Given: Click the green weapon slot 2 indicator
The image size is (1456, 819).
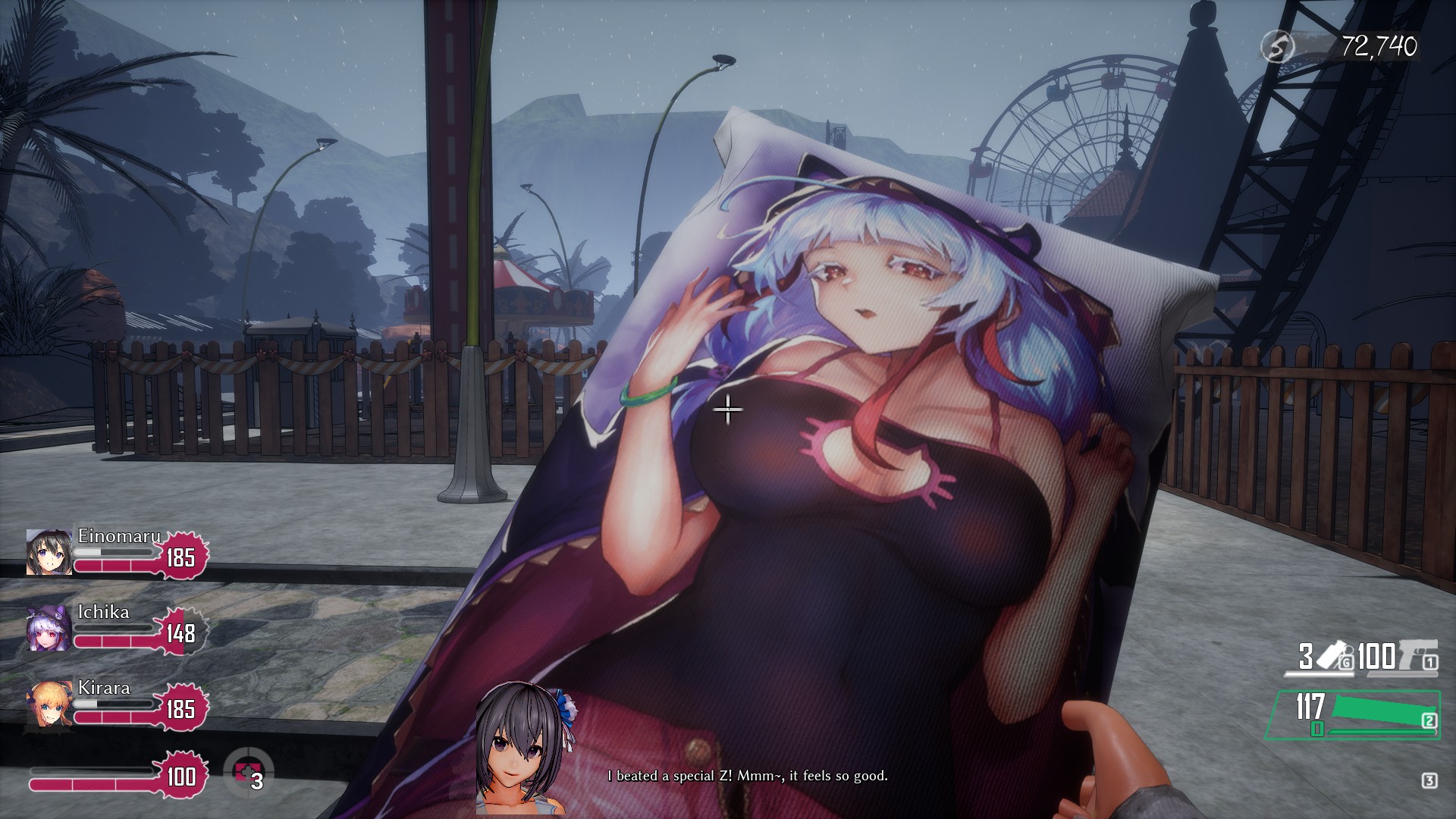Looking at the screenshot, I should coord(1430,720).
